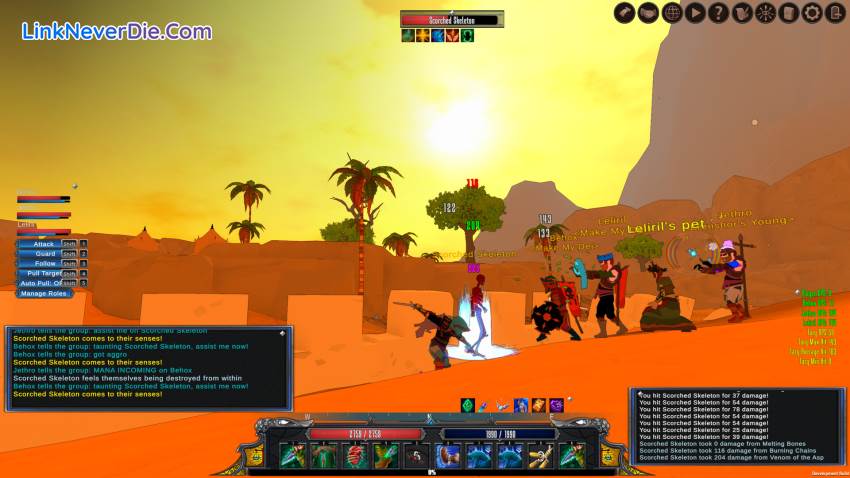Open the handshake icon menu
The width and height of the screenshot is (850, 478).
648,13
